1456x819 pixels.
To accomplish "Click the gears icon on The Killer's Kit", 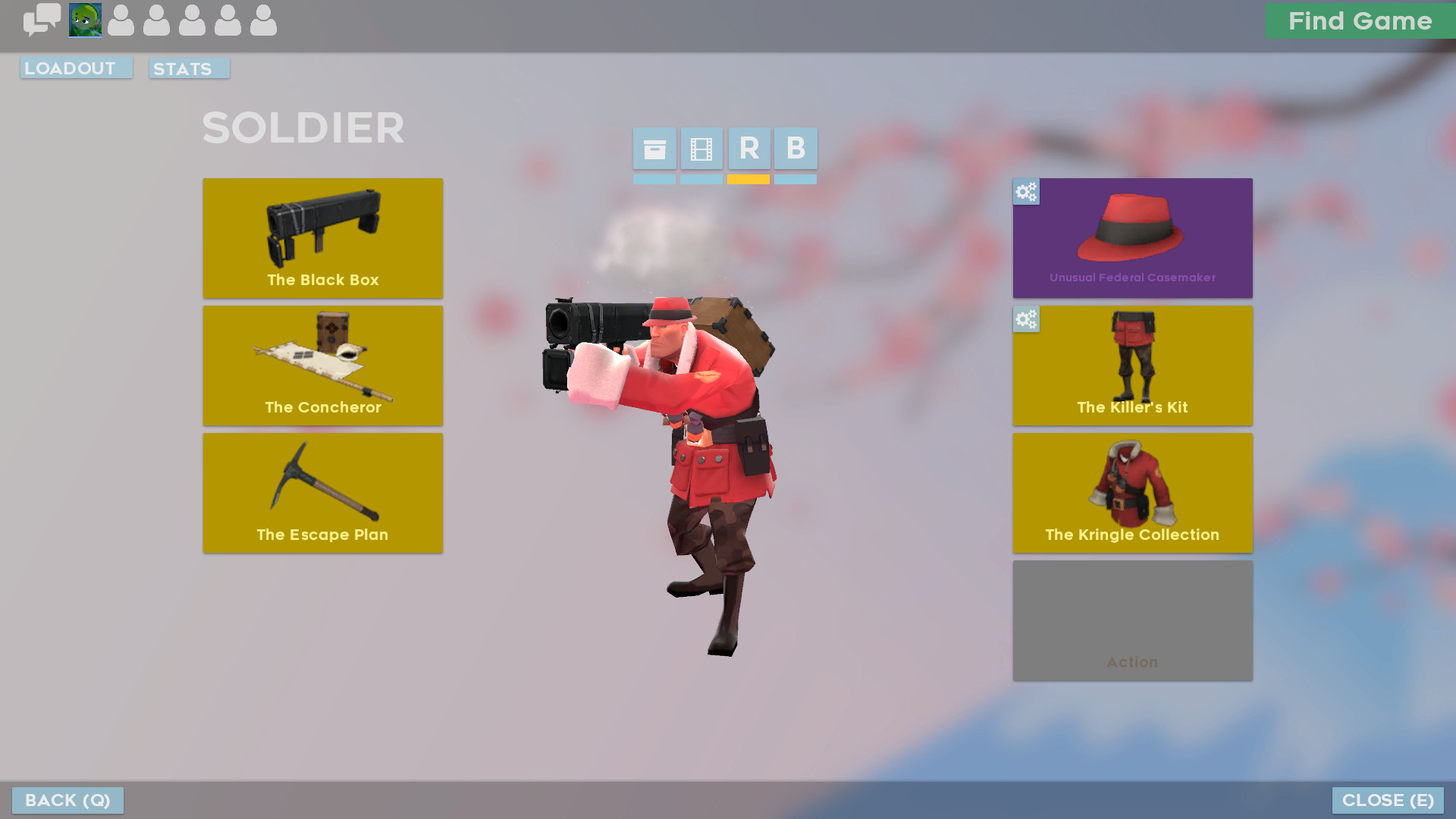I will [x=1026, y=320].
